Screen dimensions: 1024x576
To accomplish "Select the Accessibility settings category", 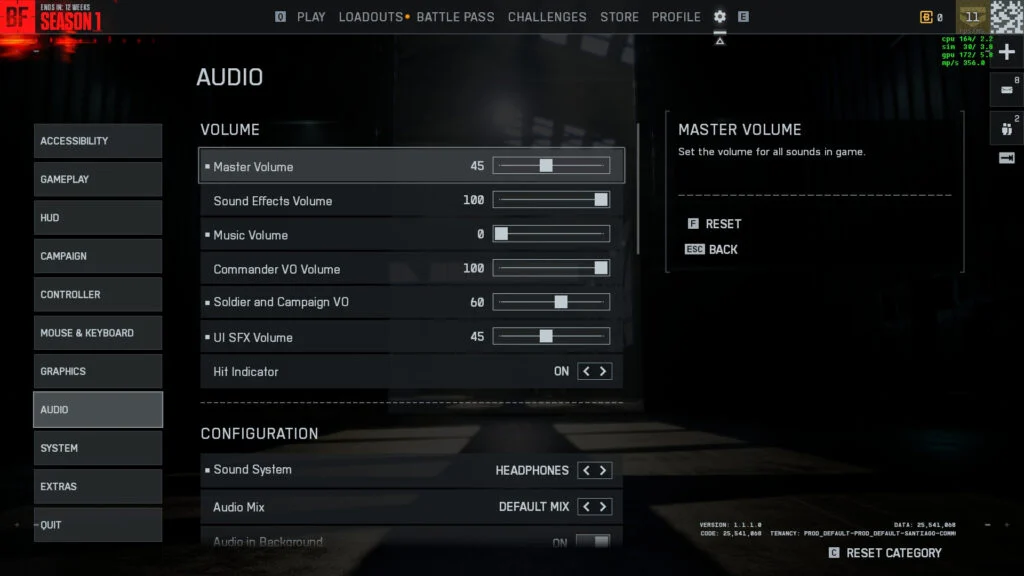I will (98, 141).
